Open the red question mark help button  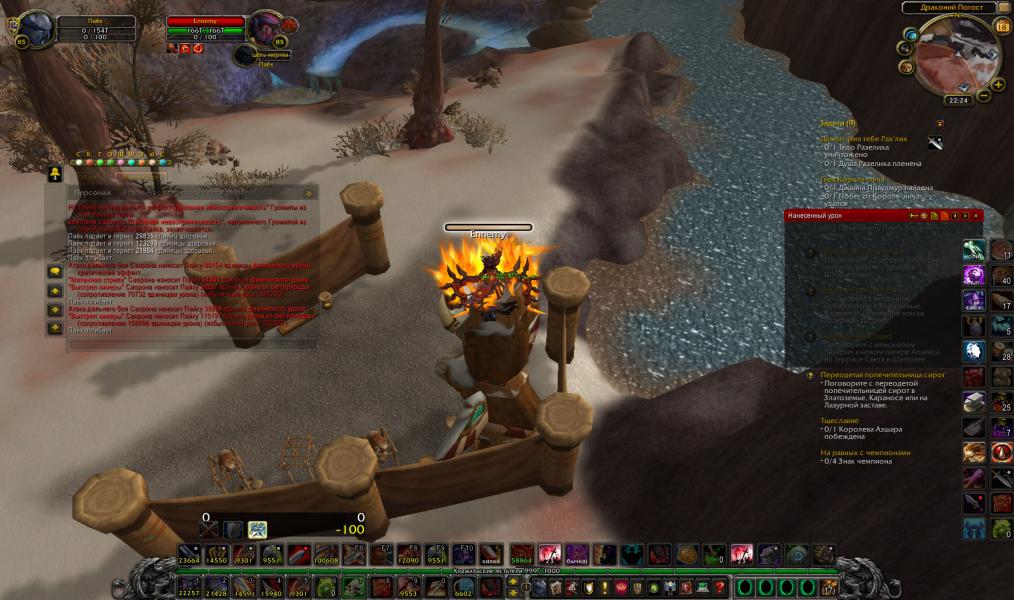tap(719, 586)
